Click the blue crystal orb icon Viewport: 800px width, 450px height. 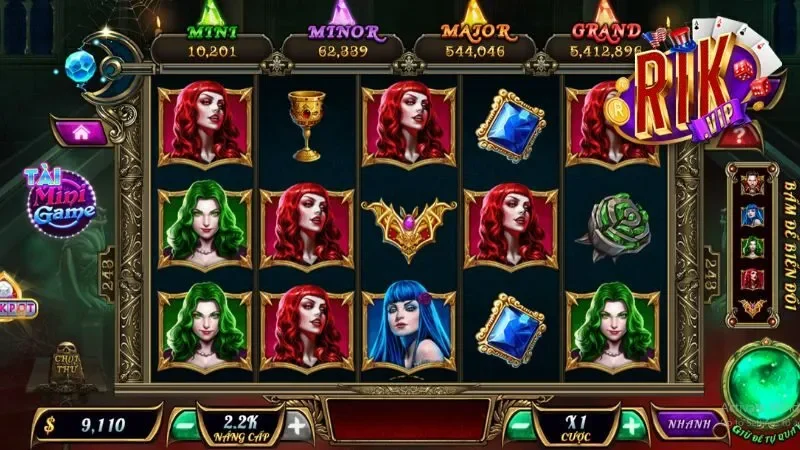[x=81, y=65]
